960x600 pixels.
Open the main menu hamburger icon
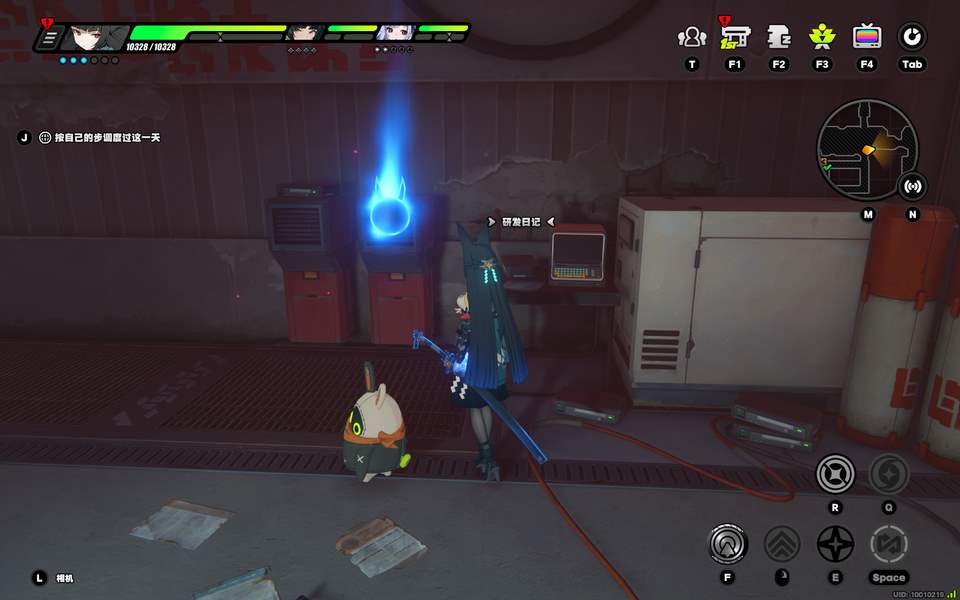click(x=47, y=39)
